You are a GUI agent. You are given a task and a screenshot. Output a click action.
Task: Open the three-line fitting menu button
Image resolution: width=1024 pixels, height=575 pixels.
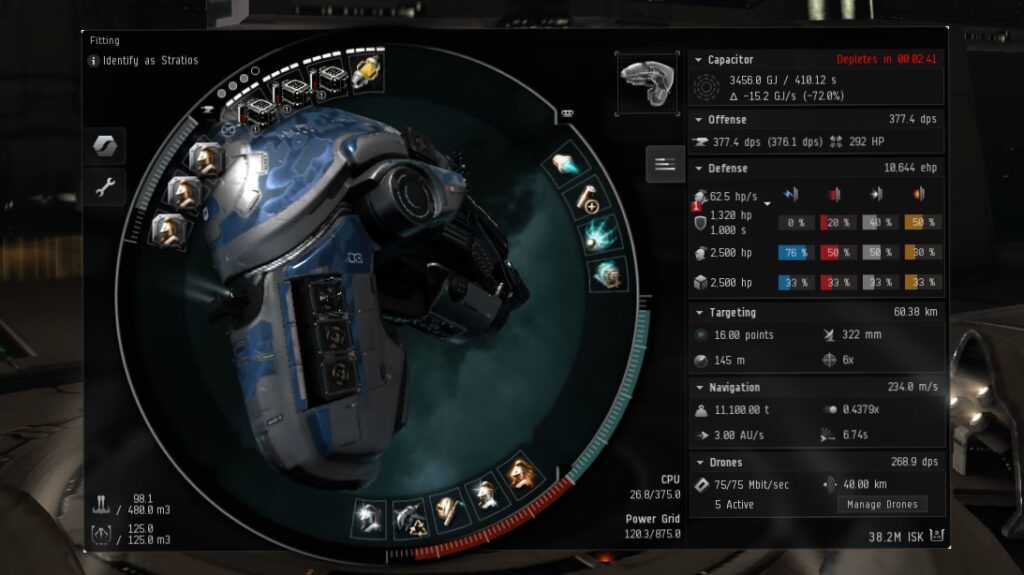(x=665, y=163)
